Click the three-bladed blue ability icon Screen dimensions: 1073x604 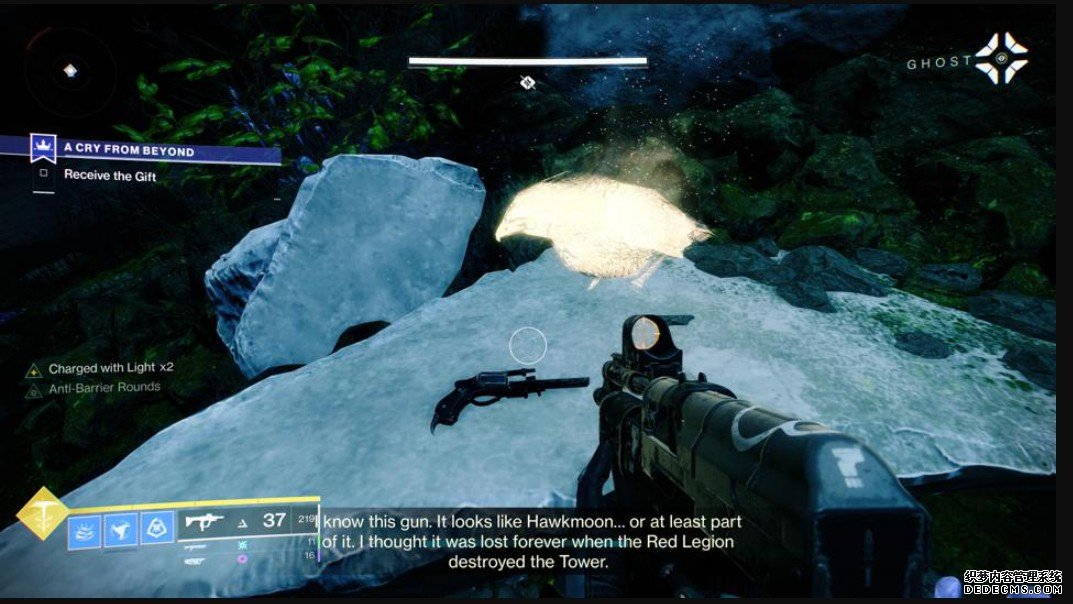[x=119, y=529]
